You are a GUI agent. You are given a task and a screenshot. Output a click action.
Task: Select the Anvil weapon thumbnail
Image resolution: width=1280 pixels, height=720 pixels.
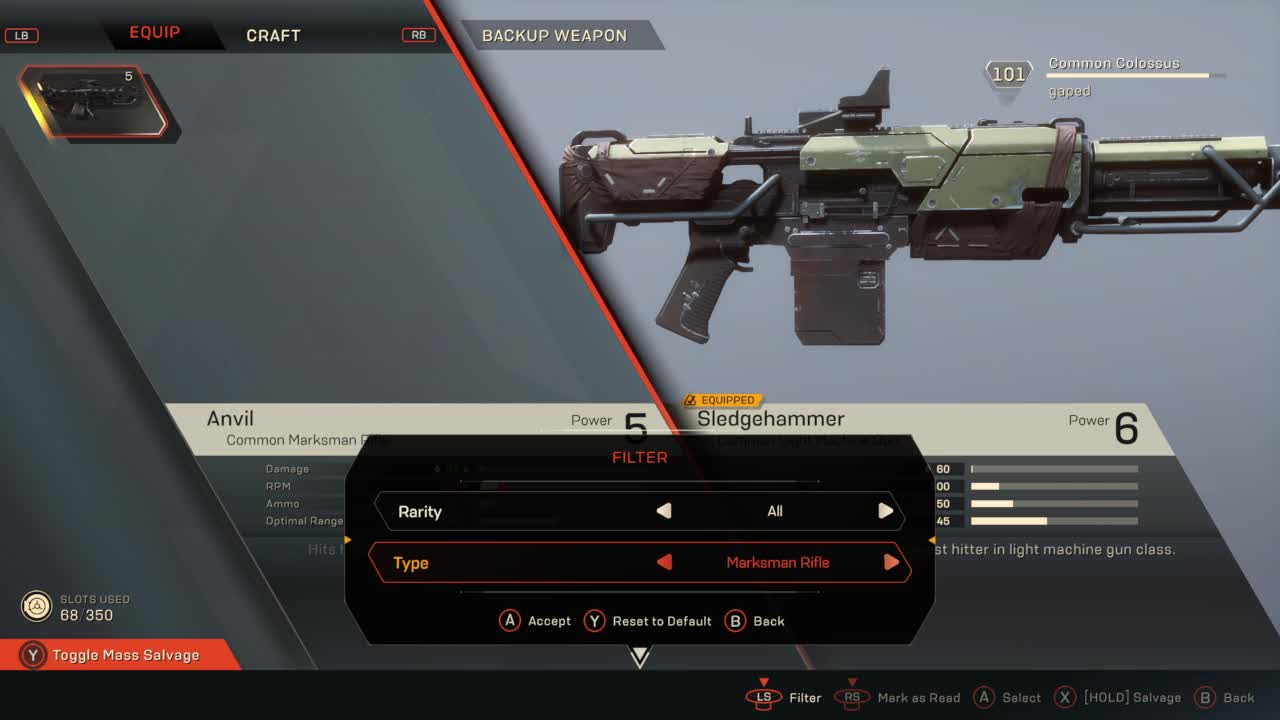(x=95, y=102)
